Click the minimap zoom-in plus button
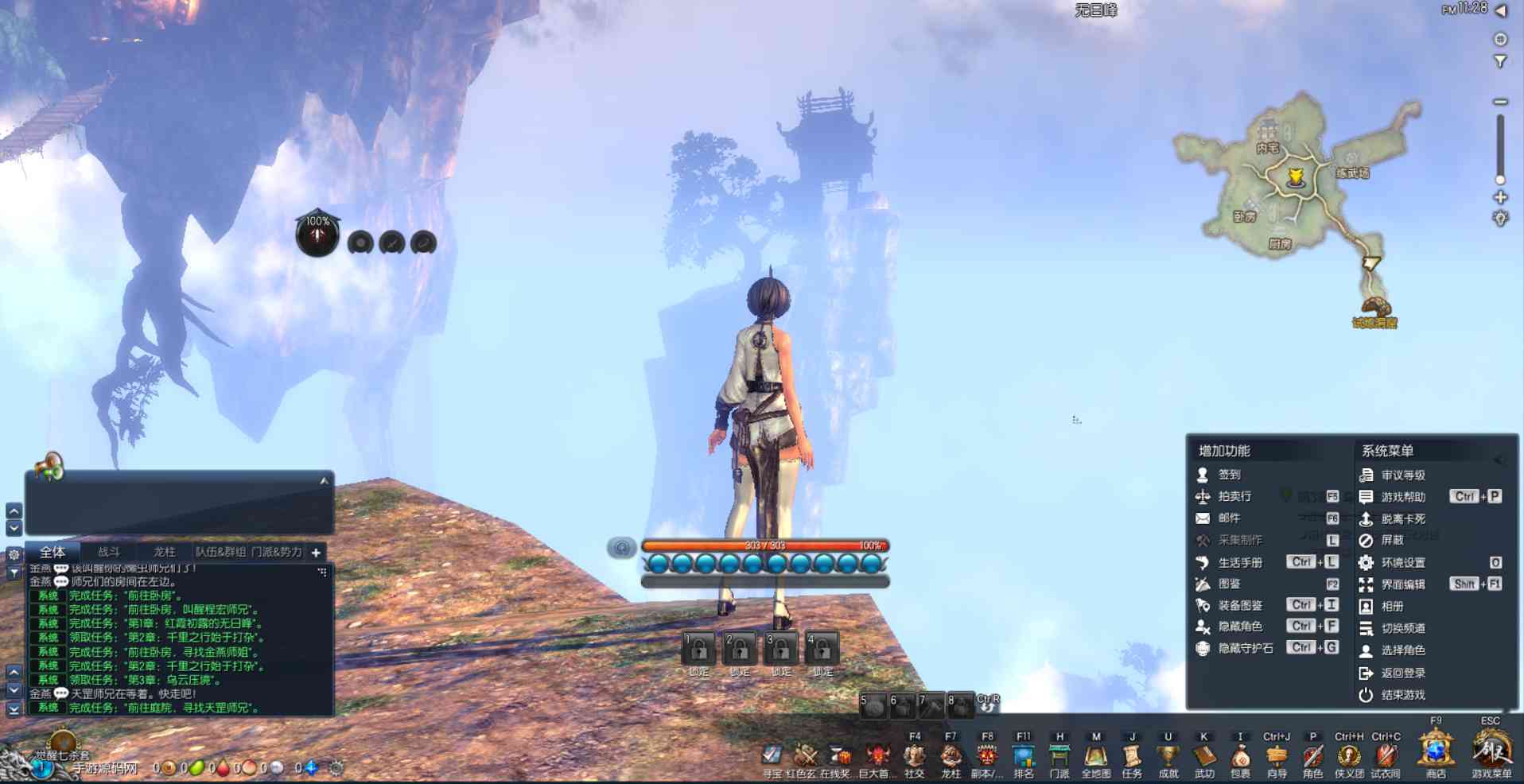The width and height of the screenshot is (1524, 784). click(1500, 197)
